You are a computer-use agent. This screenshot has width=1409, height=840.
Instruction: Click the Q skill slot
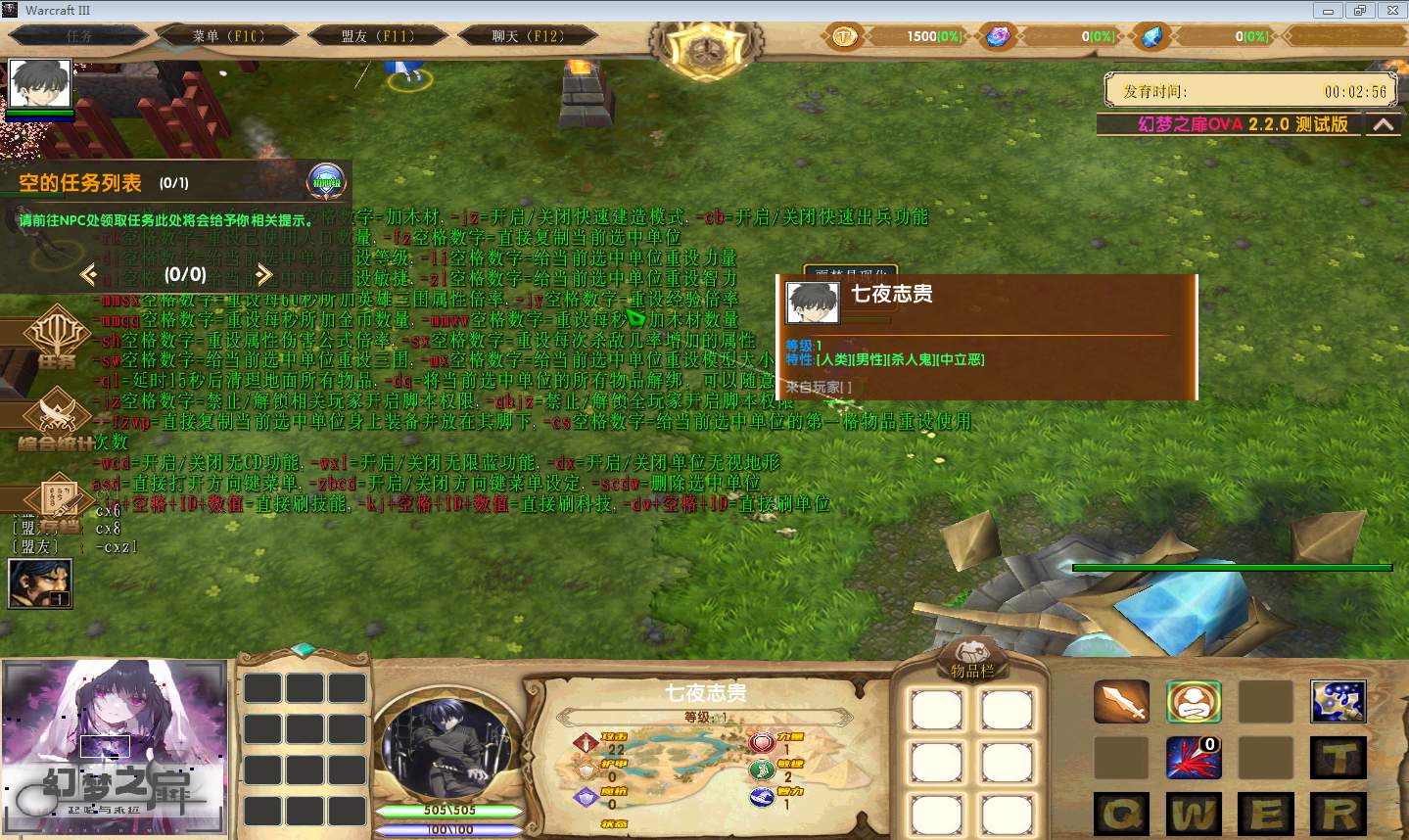(1121, 814)
